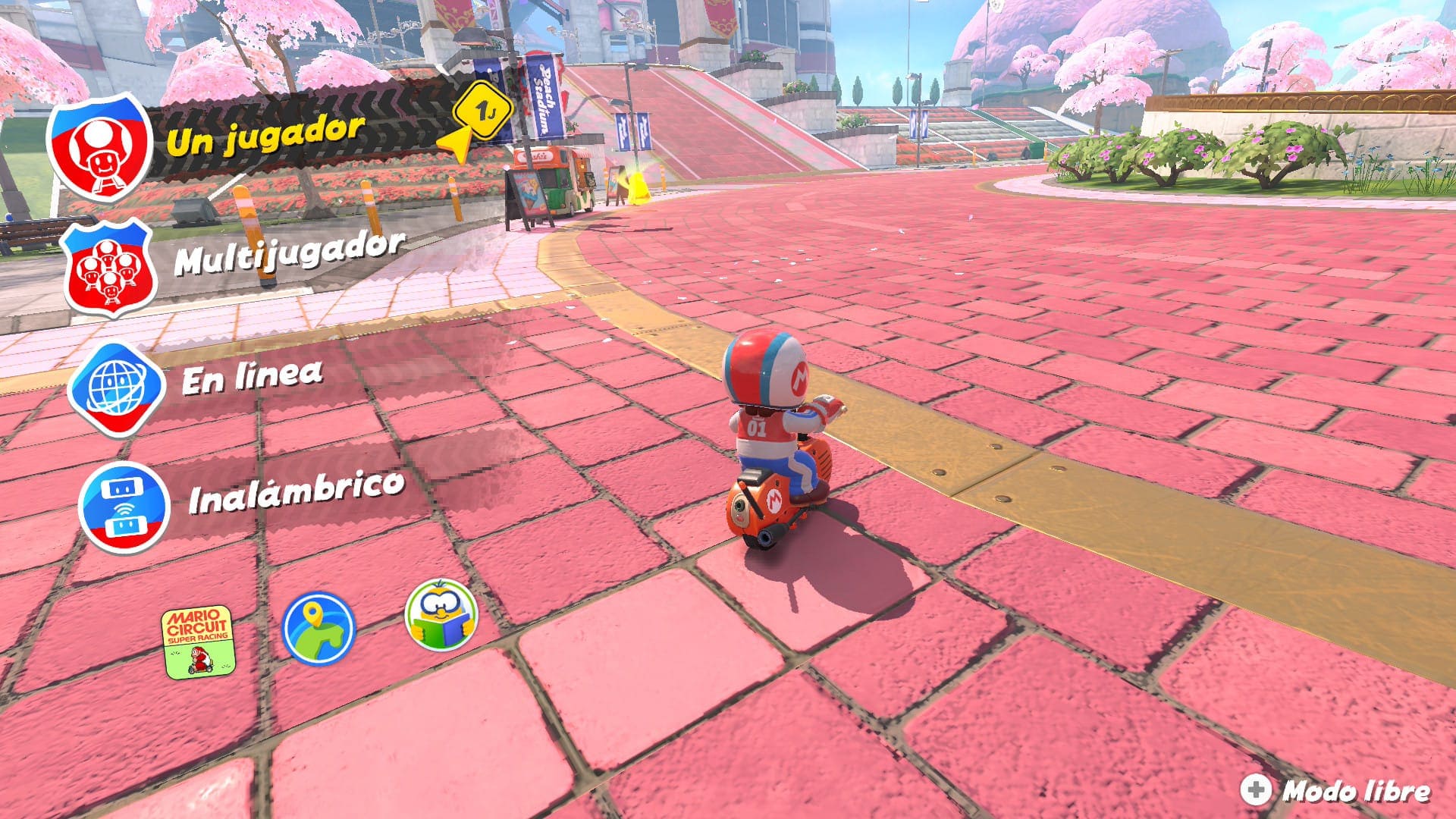Open the map pin icon
This screenshot has height=819, width=1456.
tap(318, 628)
